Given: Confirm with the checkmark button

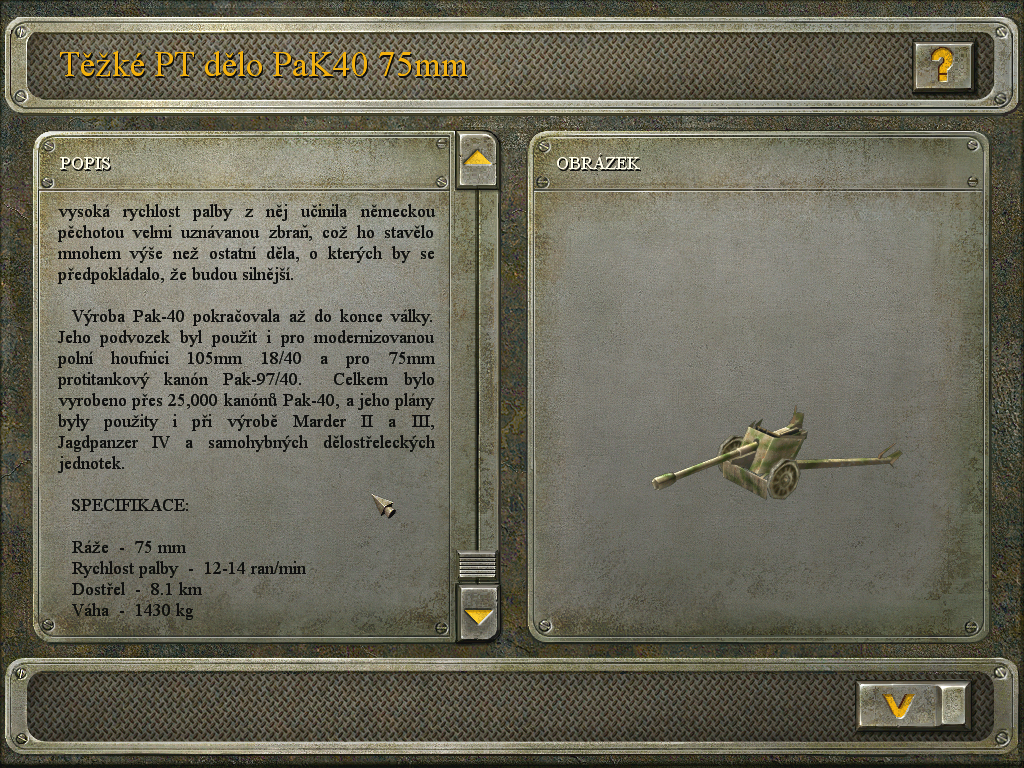Looking at the screenshot, I should coord(900,705).
